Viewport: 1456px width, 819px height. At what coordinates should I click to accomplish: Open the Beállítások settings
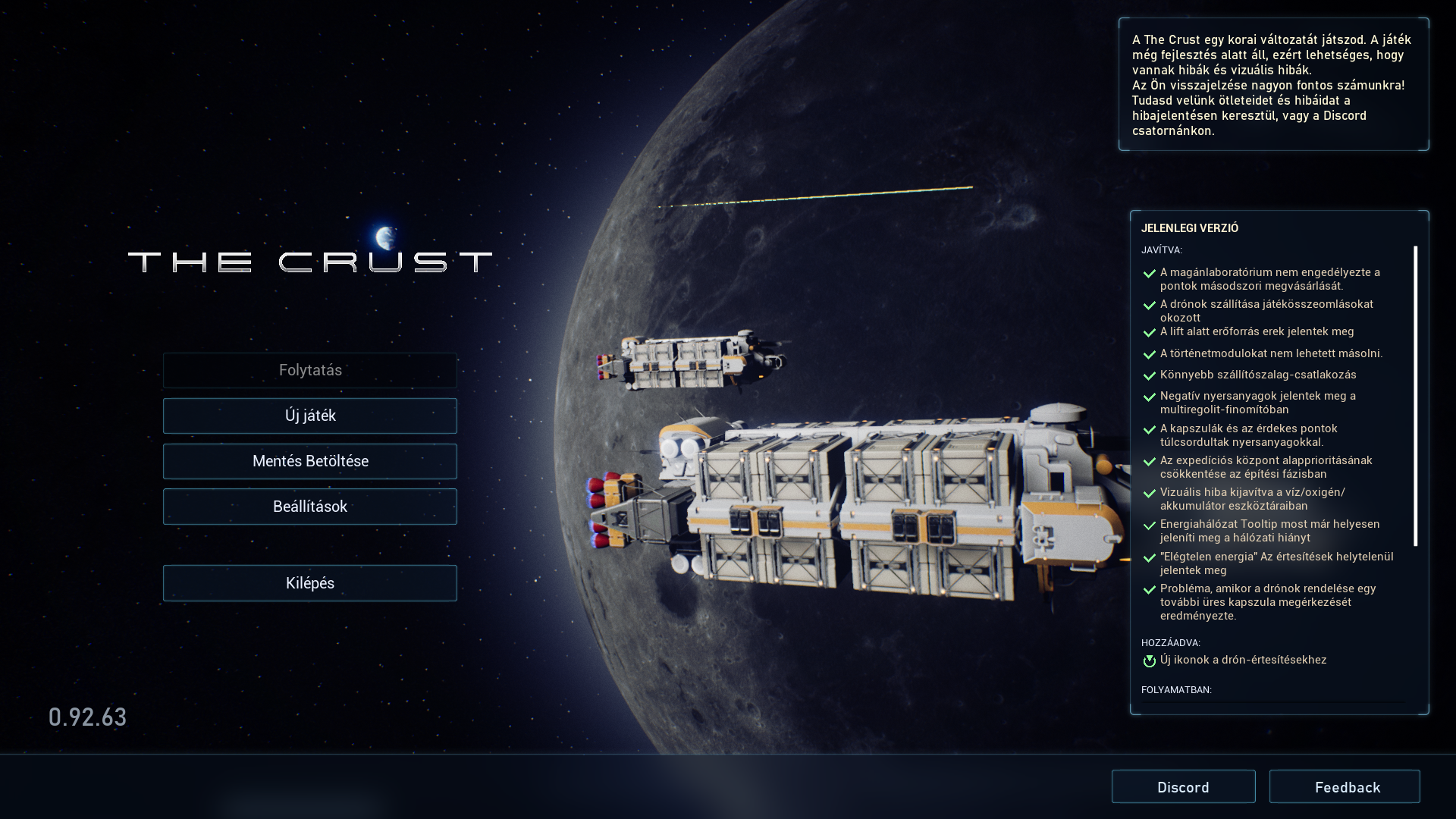310,507
